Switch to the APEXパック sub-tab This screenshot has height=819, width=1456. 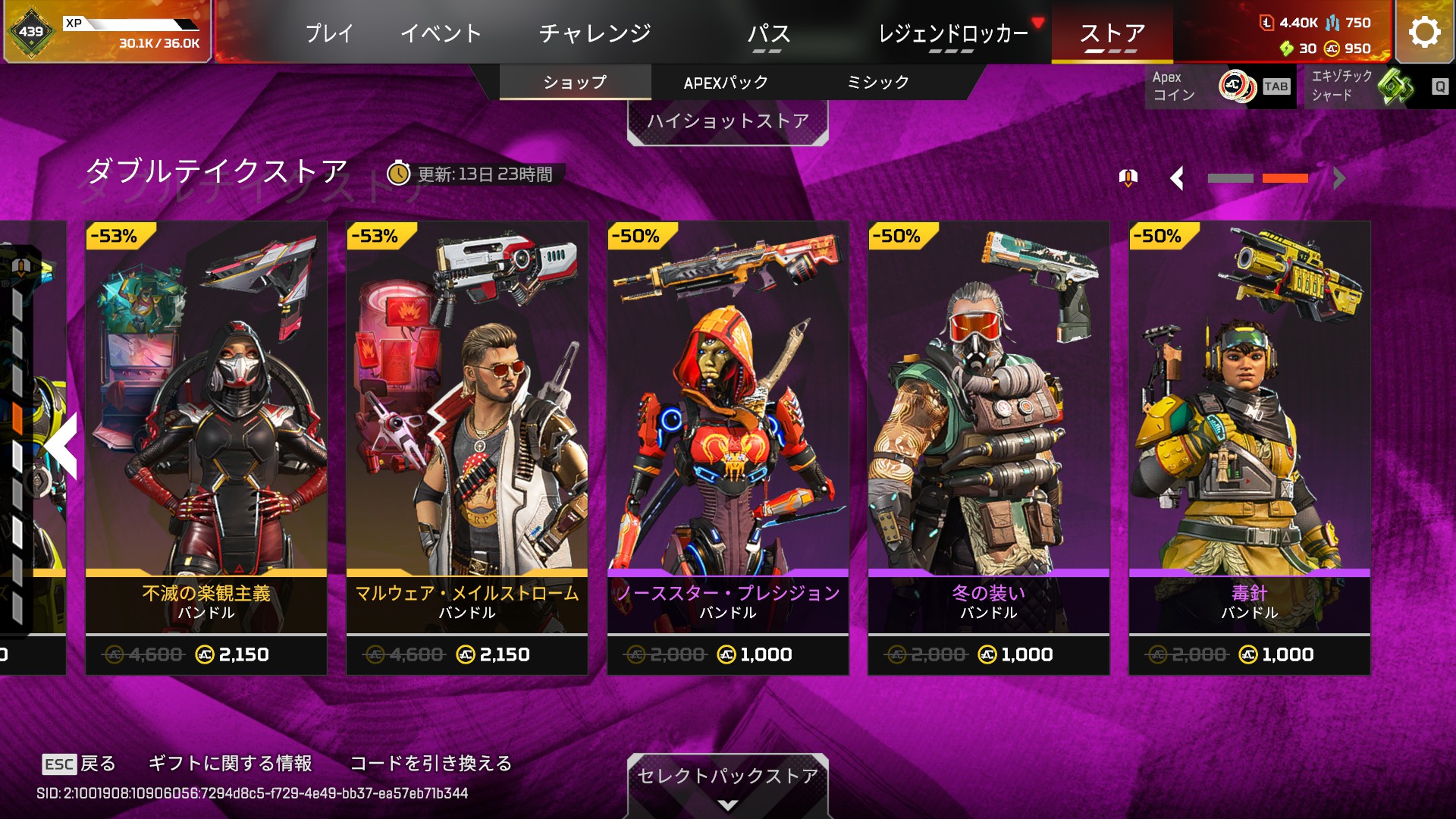(x=726, y=82)
